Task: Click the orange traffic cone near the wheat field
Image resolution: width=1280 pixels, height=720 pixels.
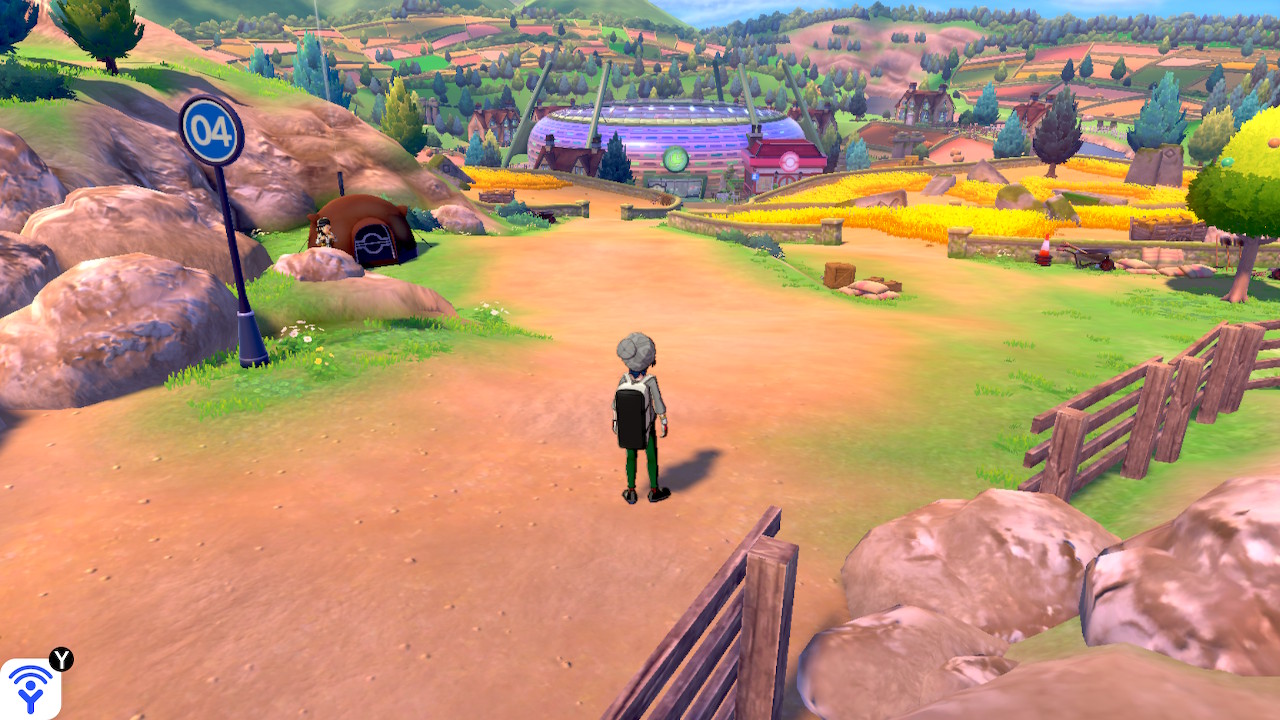Action: tap(1046, 250)
